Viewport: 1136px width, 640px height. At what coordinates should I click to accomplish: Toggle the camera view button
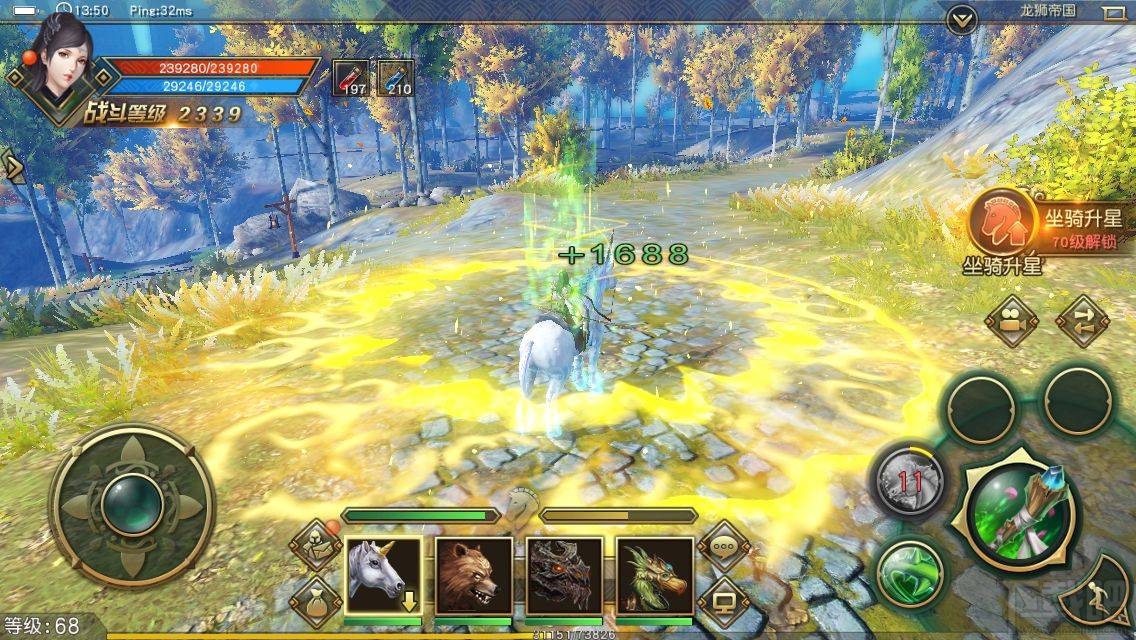[x=1011, y=321]
